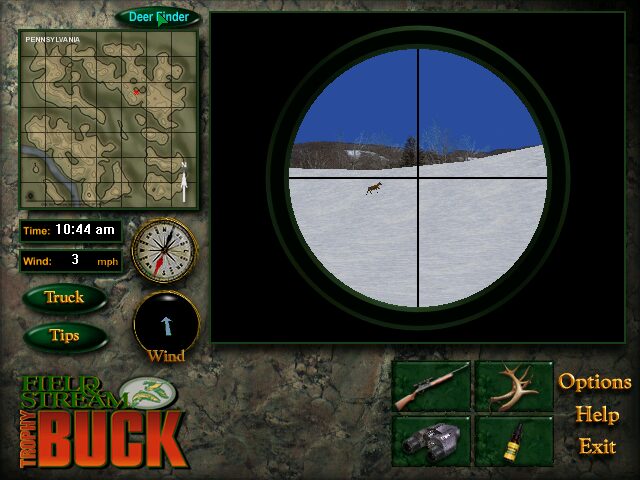The width and height of the screenshot is (640, 480).
Task: Open the Options menu
Action: coord(595,382)
